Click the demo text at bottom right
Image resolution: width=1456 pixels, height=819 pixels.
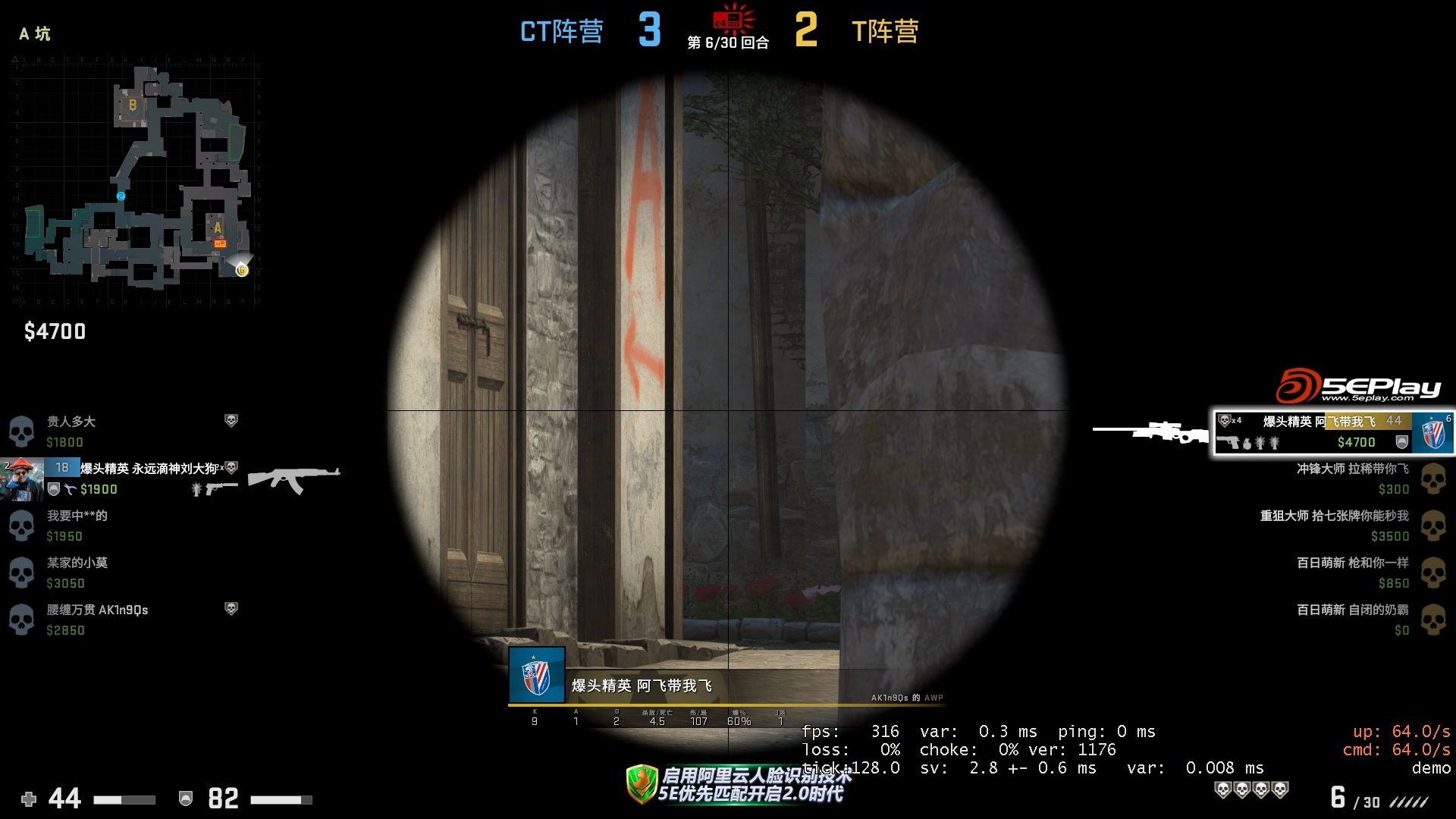click(x=1432, y=767)
